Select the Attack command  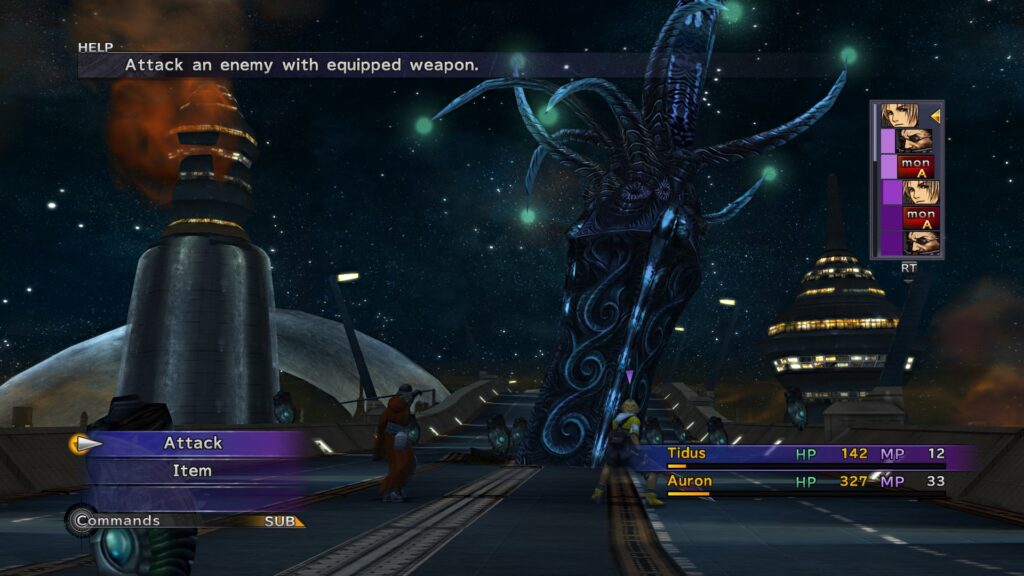(x=193, y=443)
